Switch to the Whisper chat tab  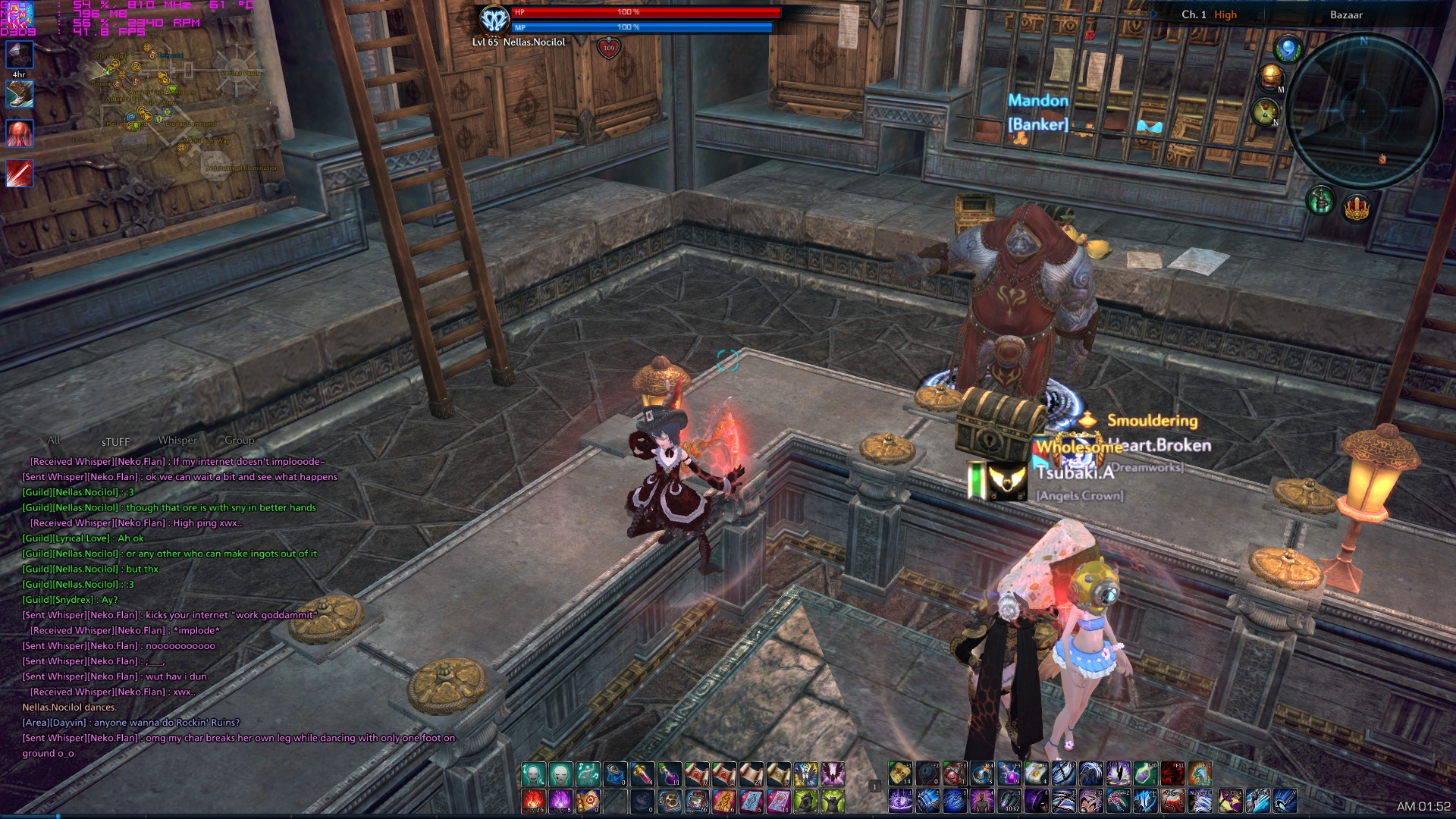(x=177, y=441)
